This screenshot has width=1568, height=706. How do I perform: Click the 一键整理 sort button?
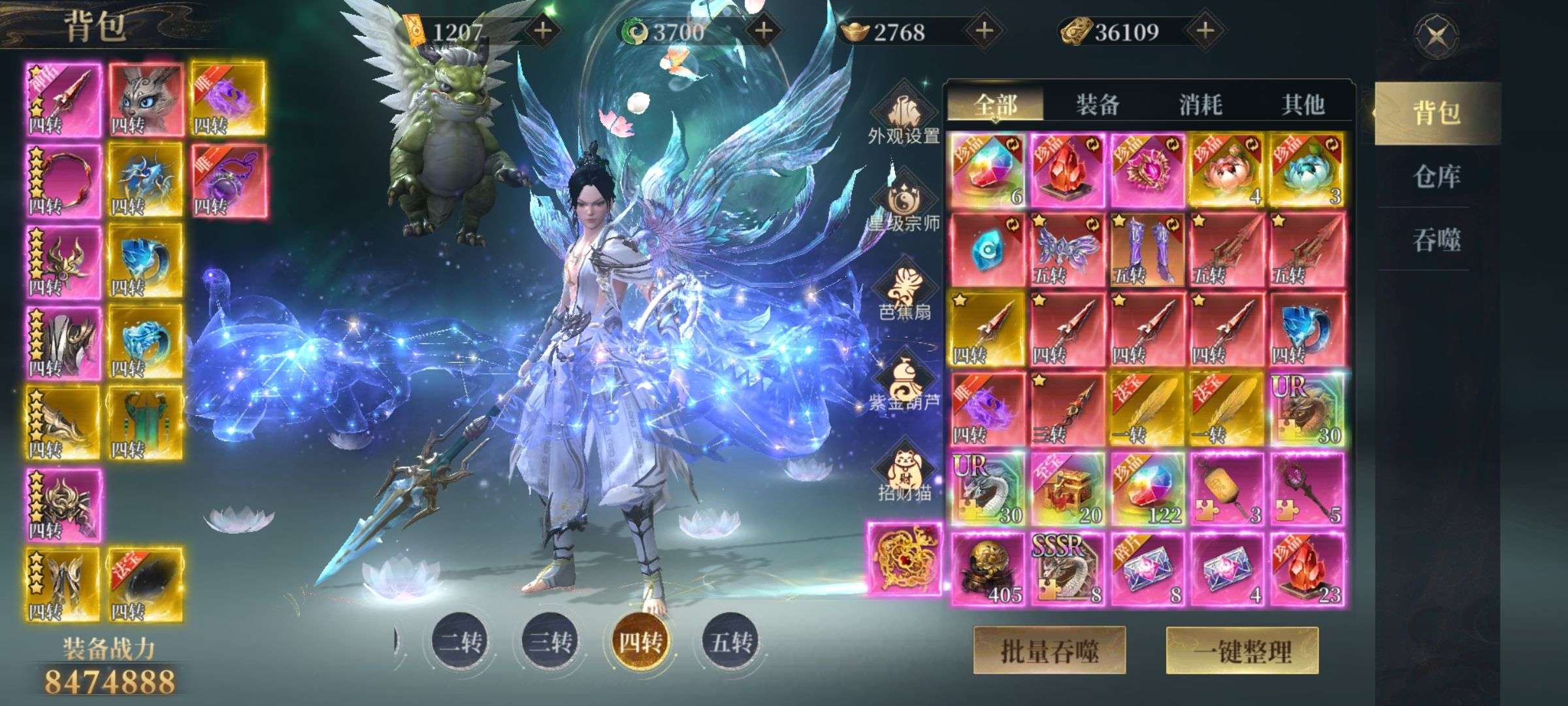1242,650
